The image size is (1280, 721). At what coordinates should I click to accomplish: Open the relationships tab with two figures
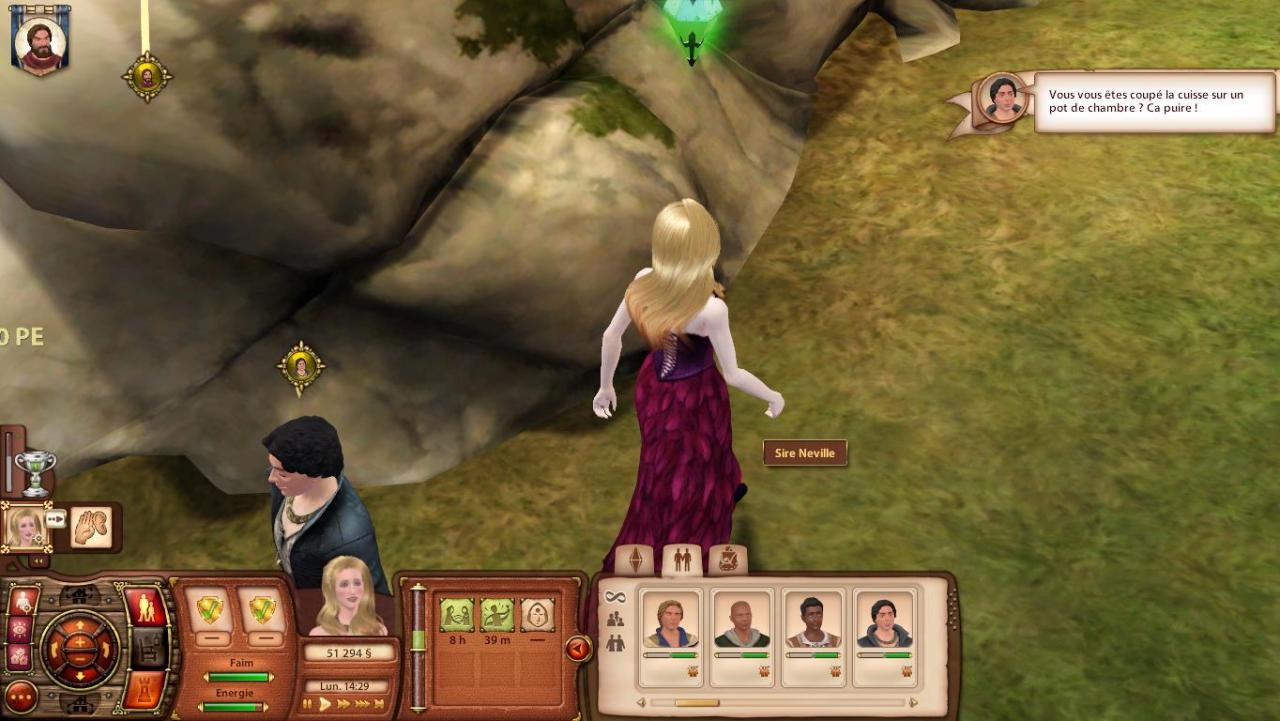(682, 560)
